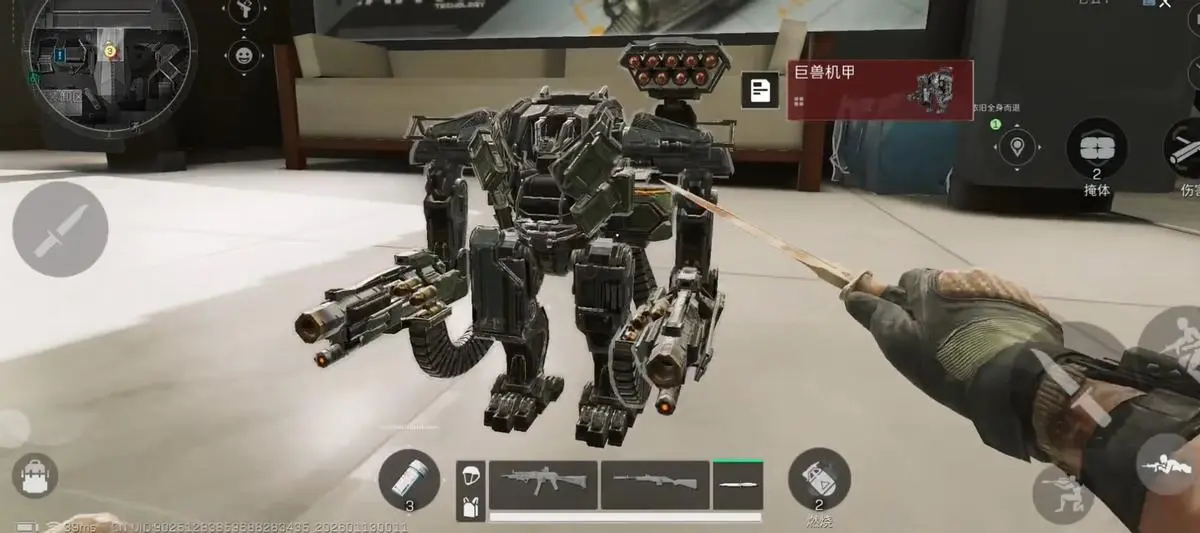
Task: Open the backpack inventory
Action: click(35, 477)
